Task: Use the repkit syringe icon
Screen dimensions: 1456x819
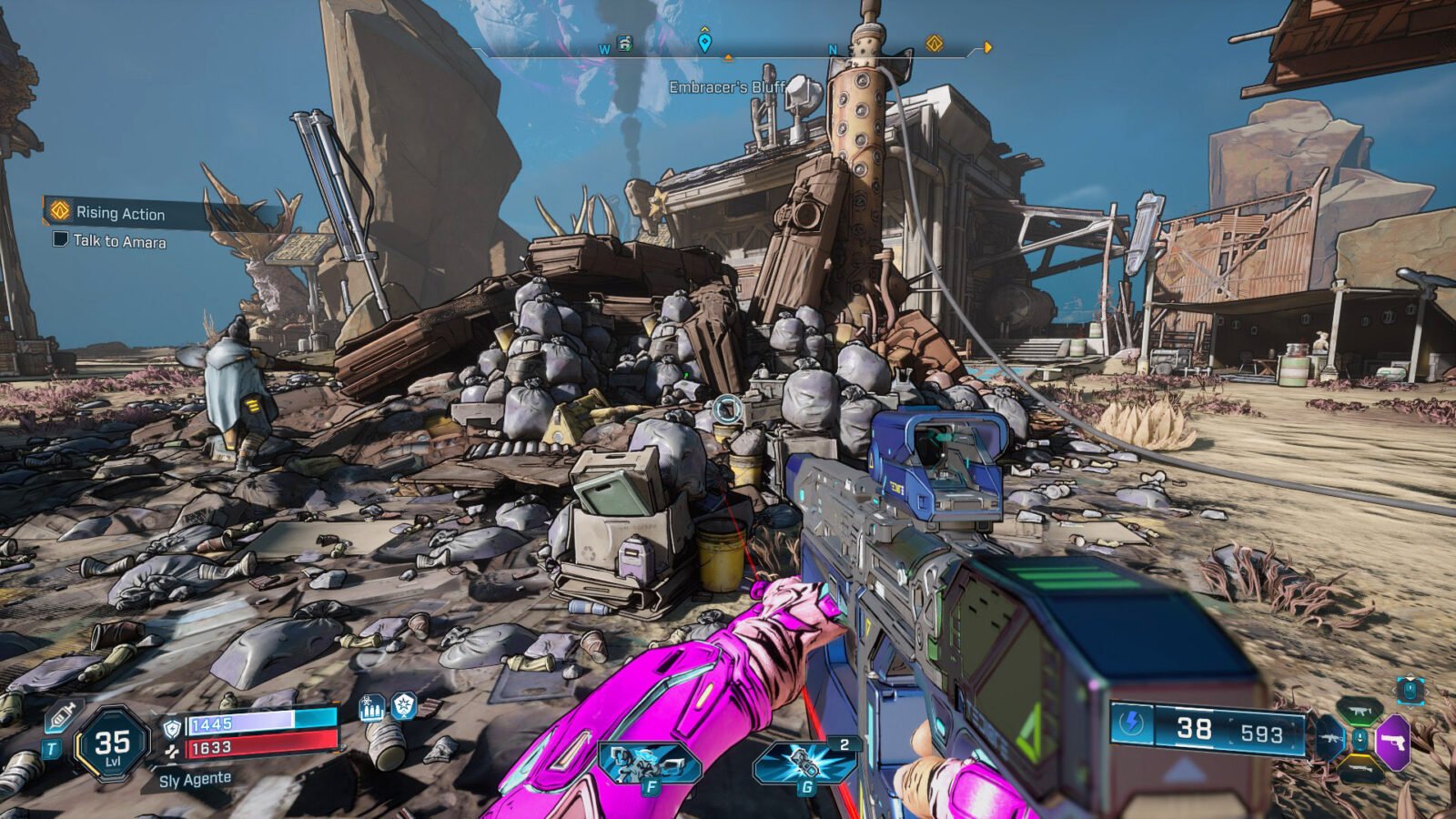Action: 62,716
